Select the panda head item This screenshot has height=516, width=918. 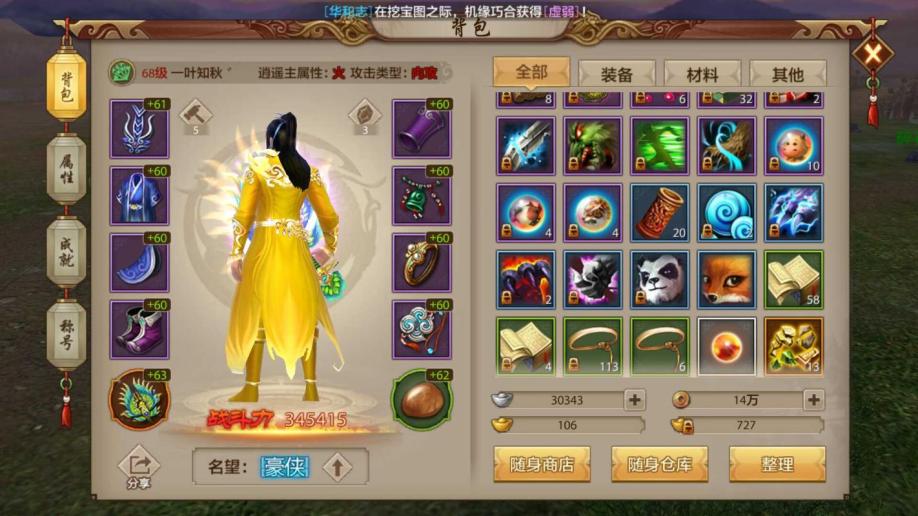pyautogui.click(x=659, y=277)
